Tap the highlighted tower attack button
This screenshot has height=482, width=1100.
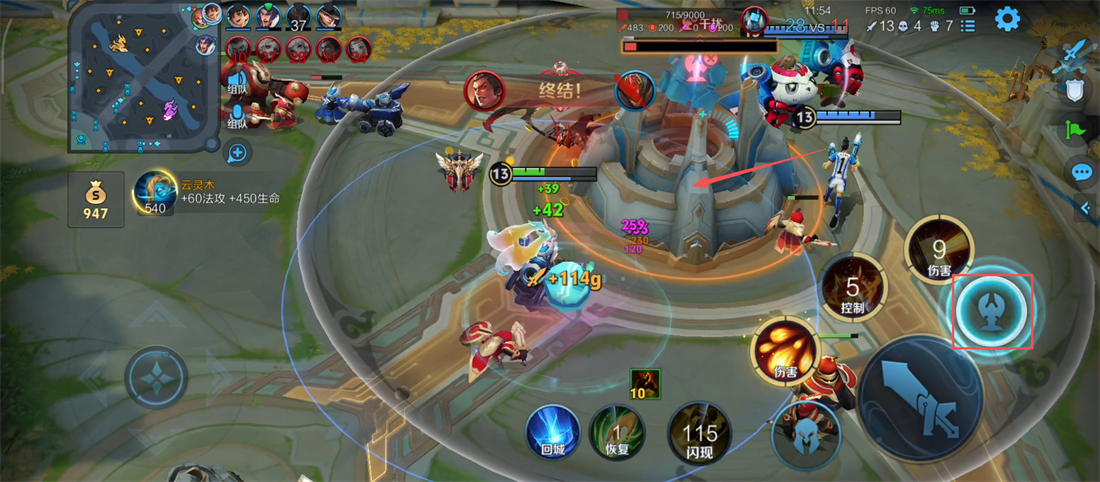pyautogui.click(x=992, y=309)
